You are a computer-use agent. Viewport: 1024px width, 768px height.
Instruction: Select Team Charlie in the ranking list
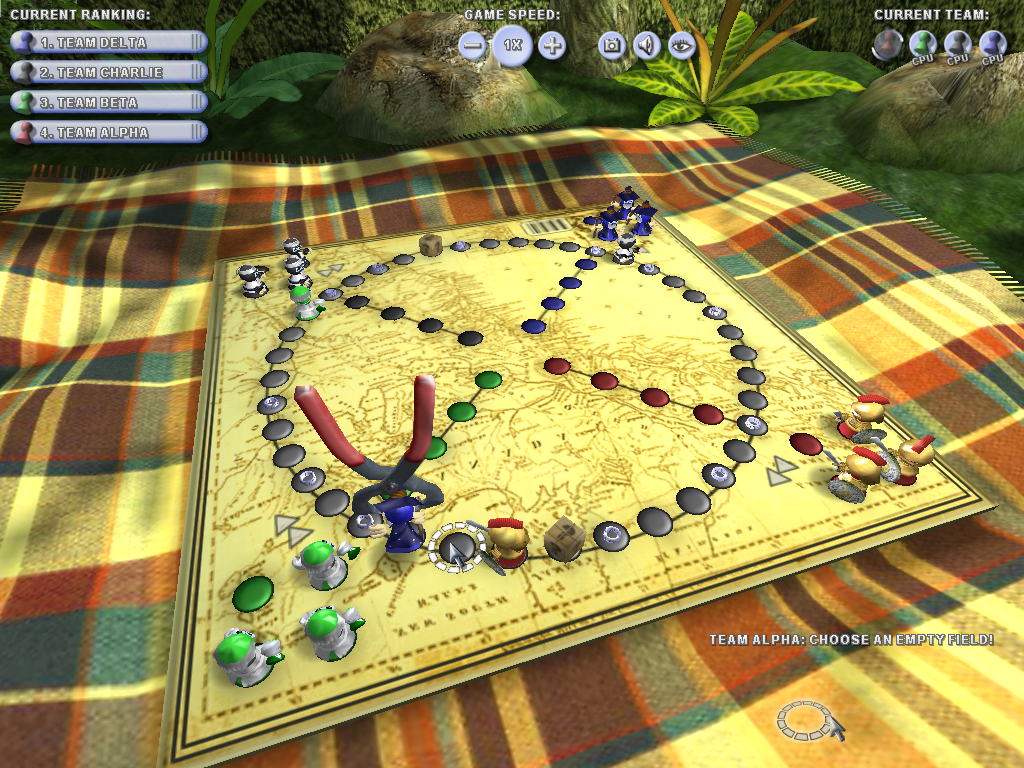(108, 72)
